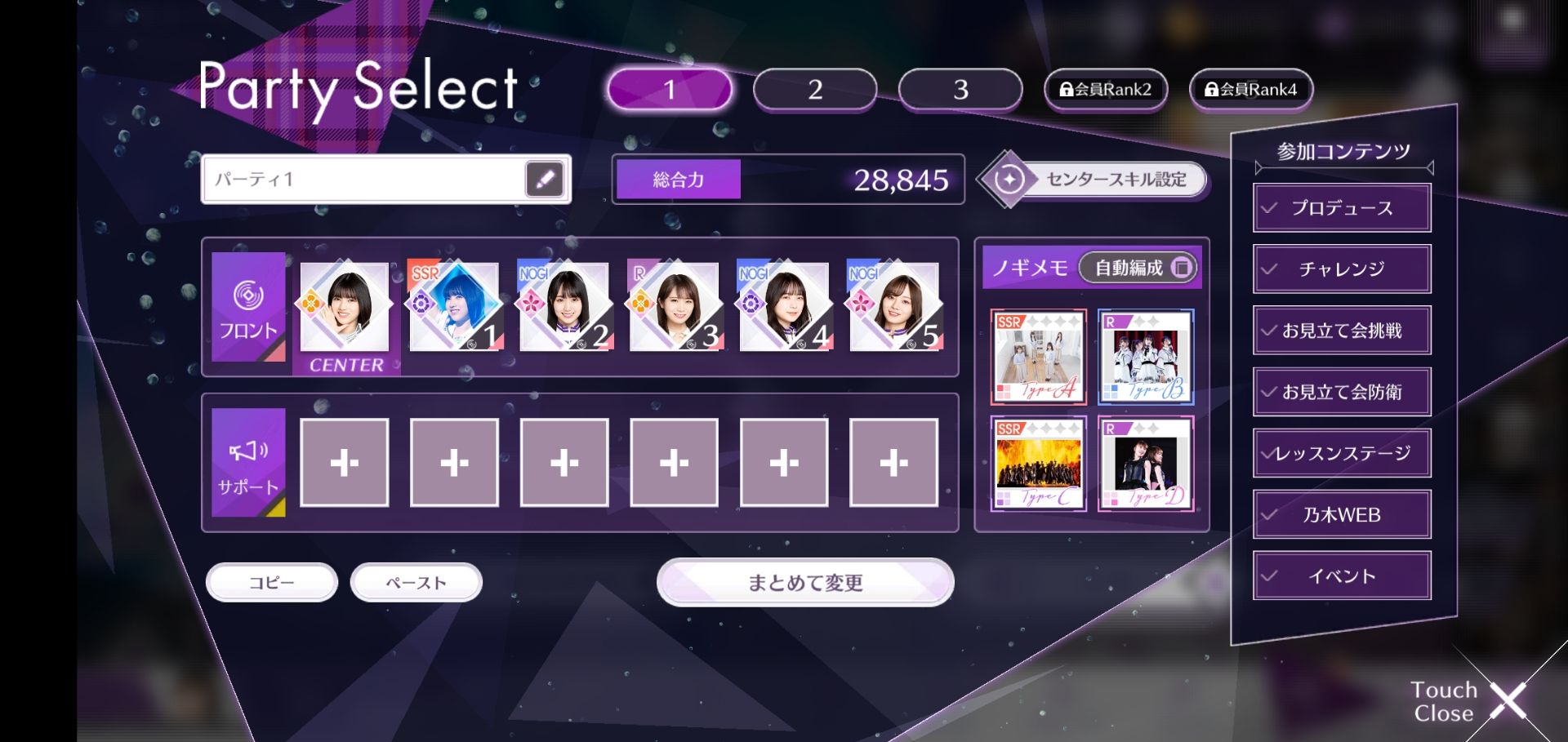This screenshot has width=1568, height=742.
Task: Click the ペースト paste button
Action: [416, 583]
